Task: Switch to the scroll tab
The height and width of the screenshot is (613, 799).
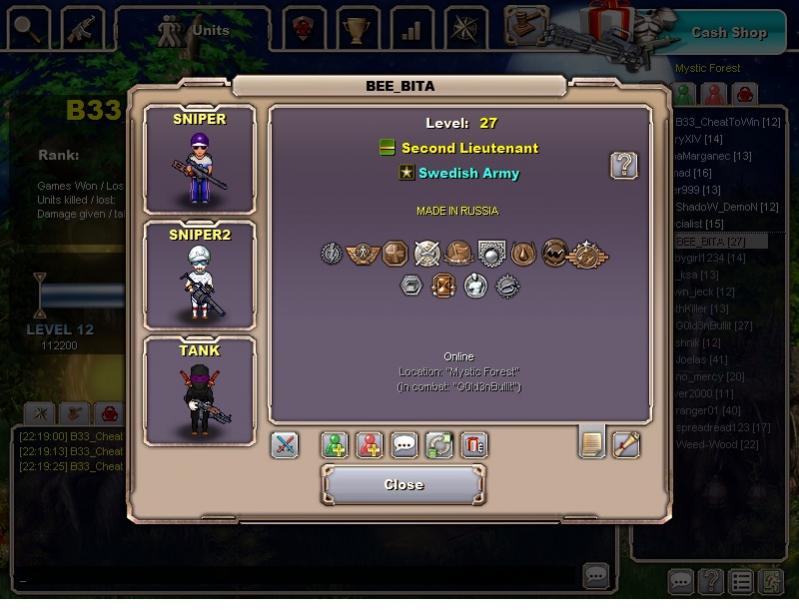Action: tap(626, 443)
